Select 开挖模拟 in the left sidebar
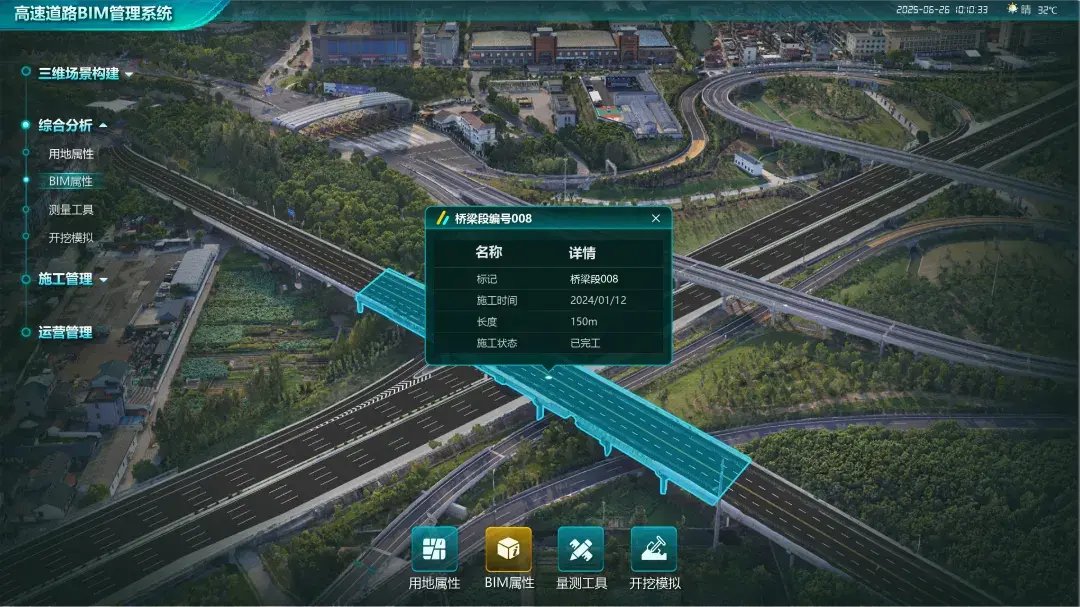 [x=71, y=238]
